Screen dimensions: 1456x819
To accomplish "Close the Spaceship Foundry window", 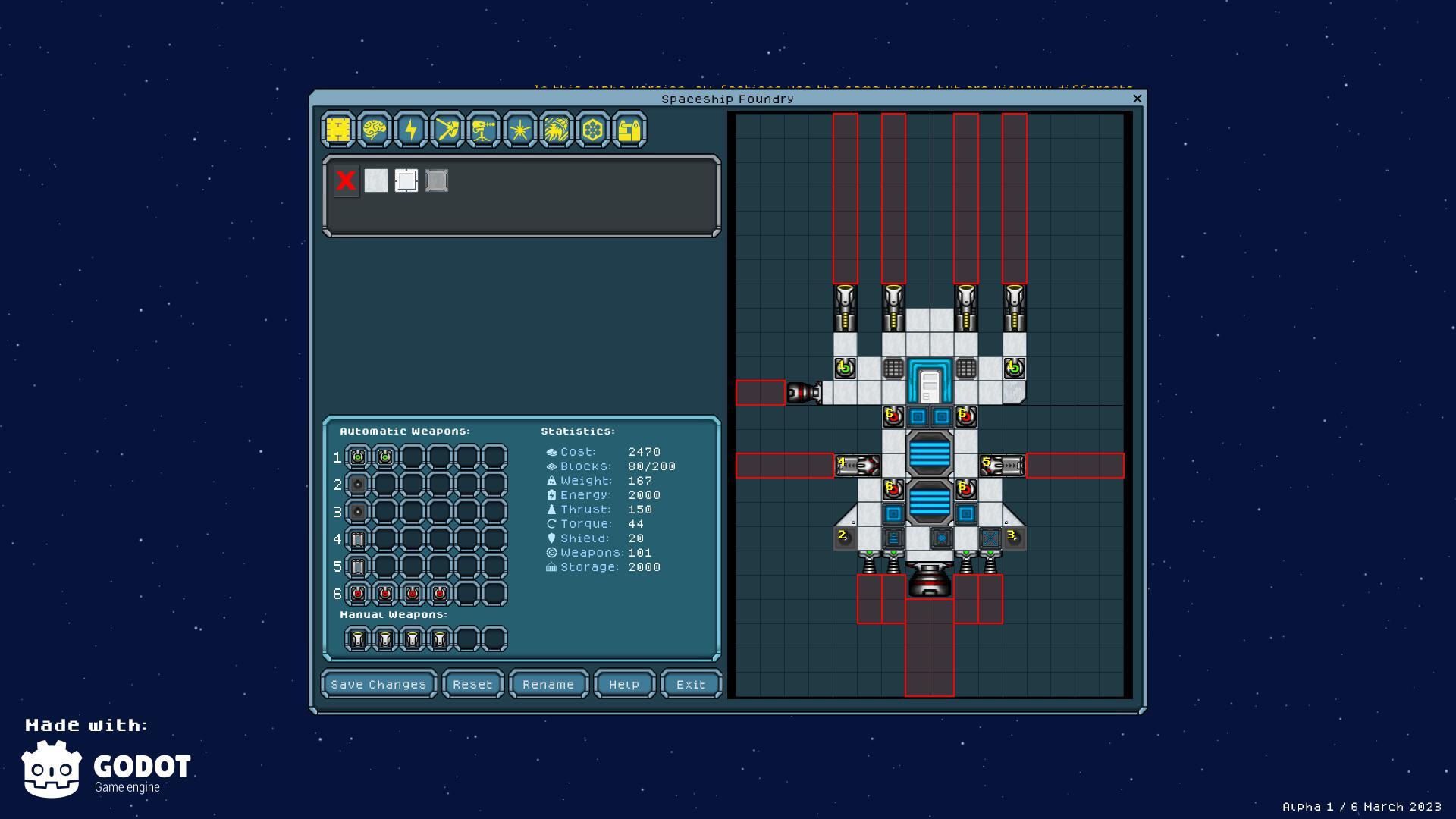I will (x=1137, y=99).
